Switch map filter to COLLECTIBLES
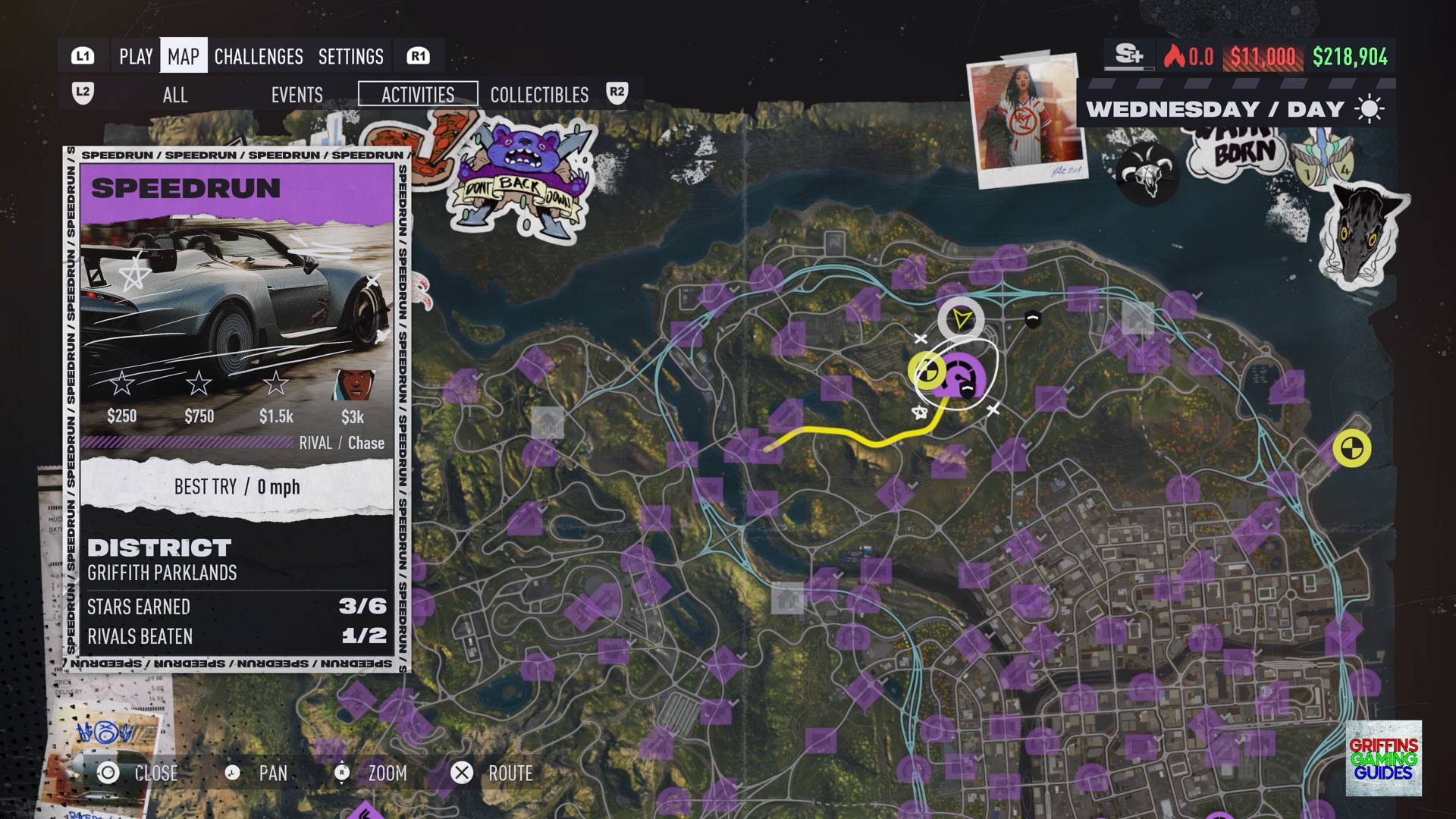1456x819 pixels. click(x=539, y=95)
